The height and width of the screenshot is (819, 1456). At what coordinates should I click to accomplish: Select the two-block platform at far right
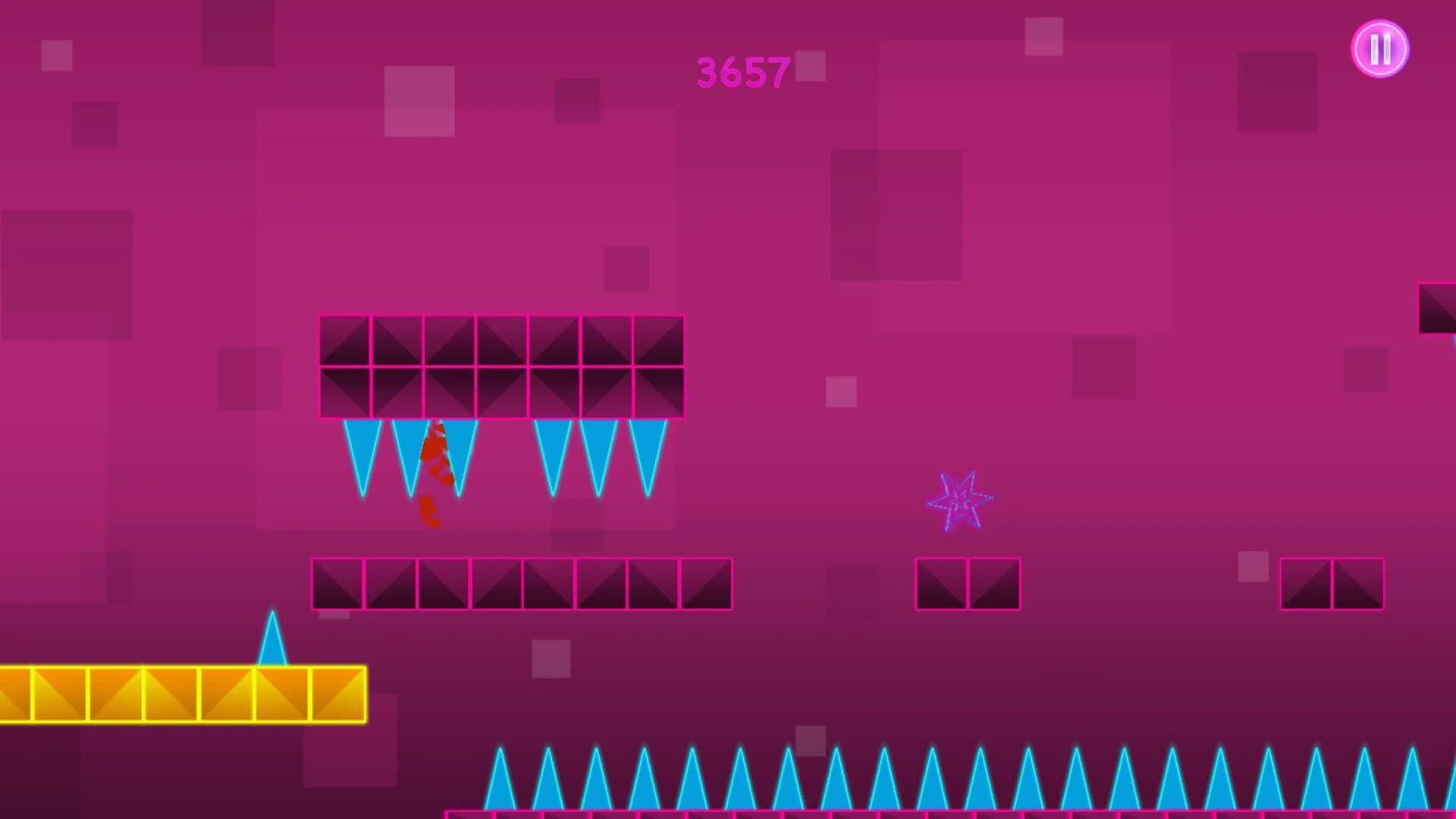point(1332,584)
